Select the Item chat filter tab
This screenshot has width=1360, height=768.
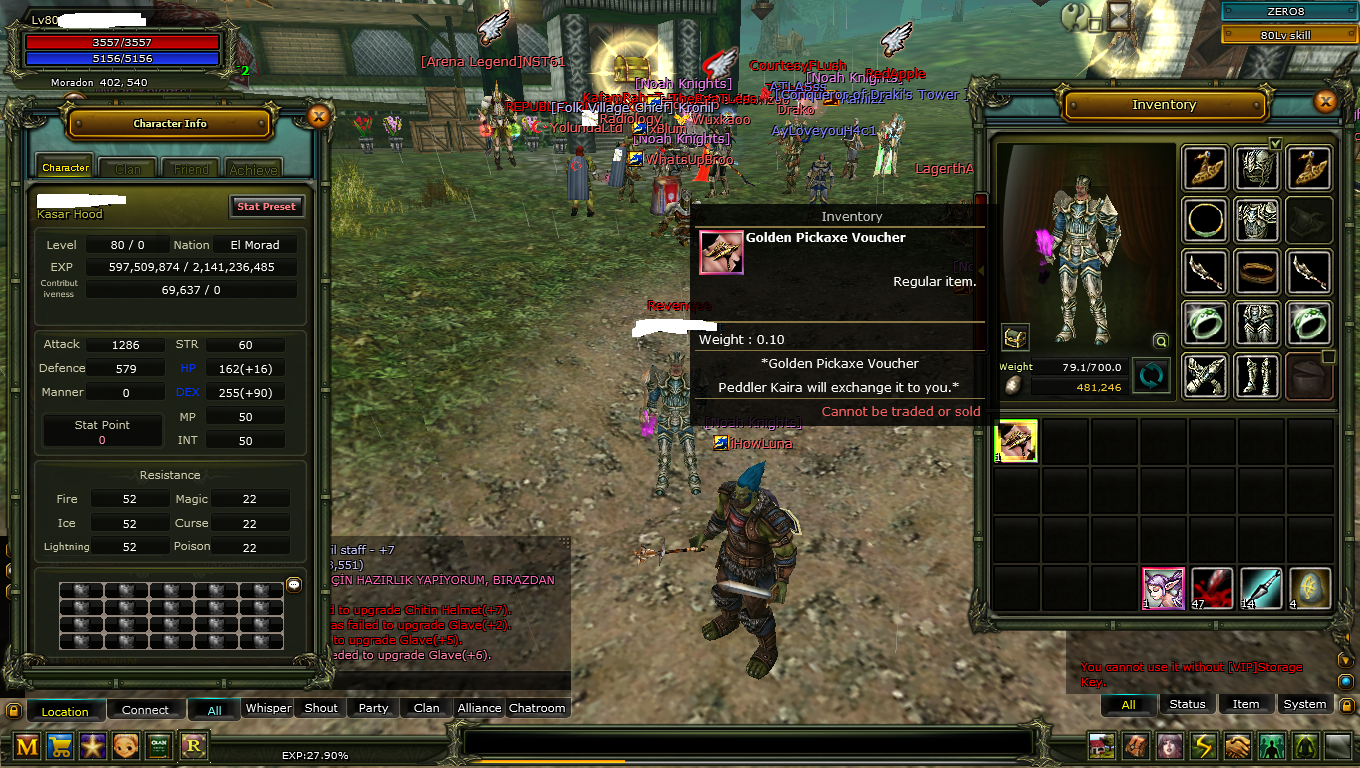1245,703
